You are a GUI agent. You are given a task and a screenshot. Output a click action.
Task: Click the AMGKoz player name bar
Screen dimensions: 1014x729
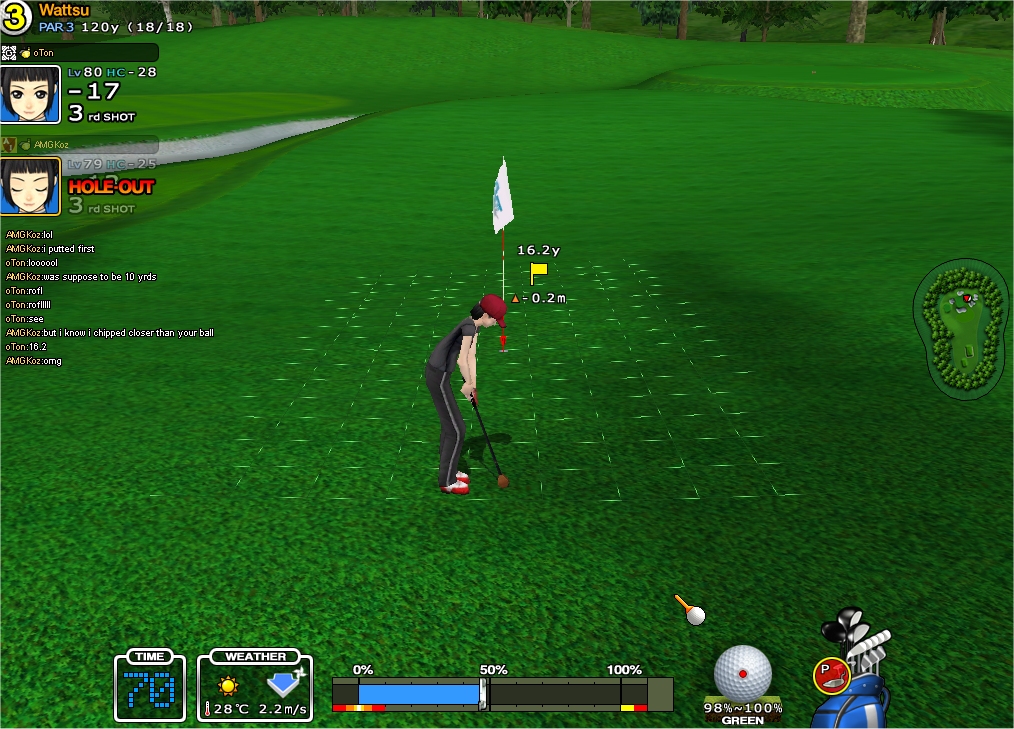coord(80,145)
